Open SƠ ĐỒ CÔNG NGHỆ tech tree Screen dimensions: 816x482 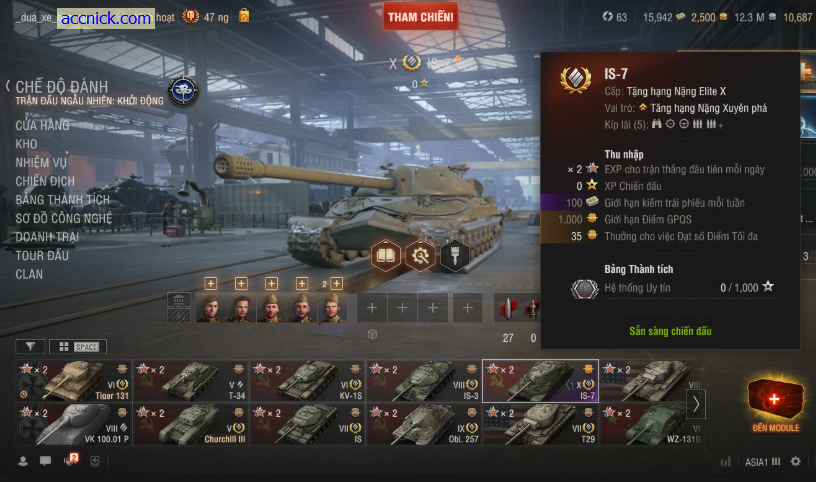[64, 218]
